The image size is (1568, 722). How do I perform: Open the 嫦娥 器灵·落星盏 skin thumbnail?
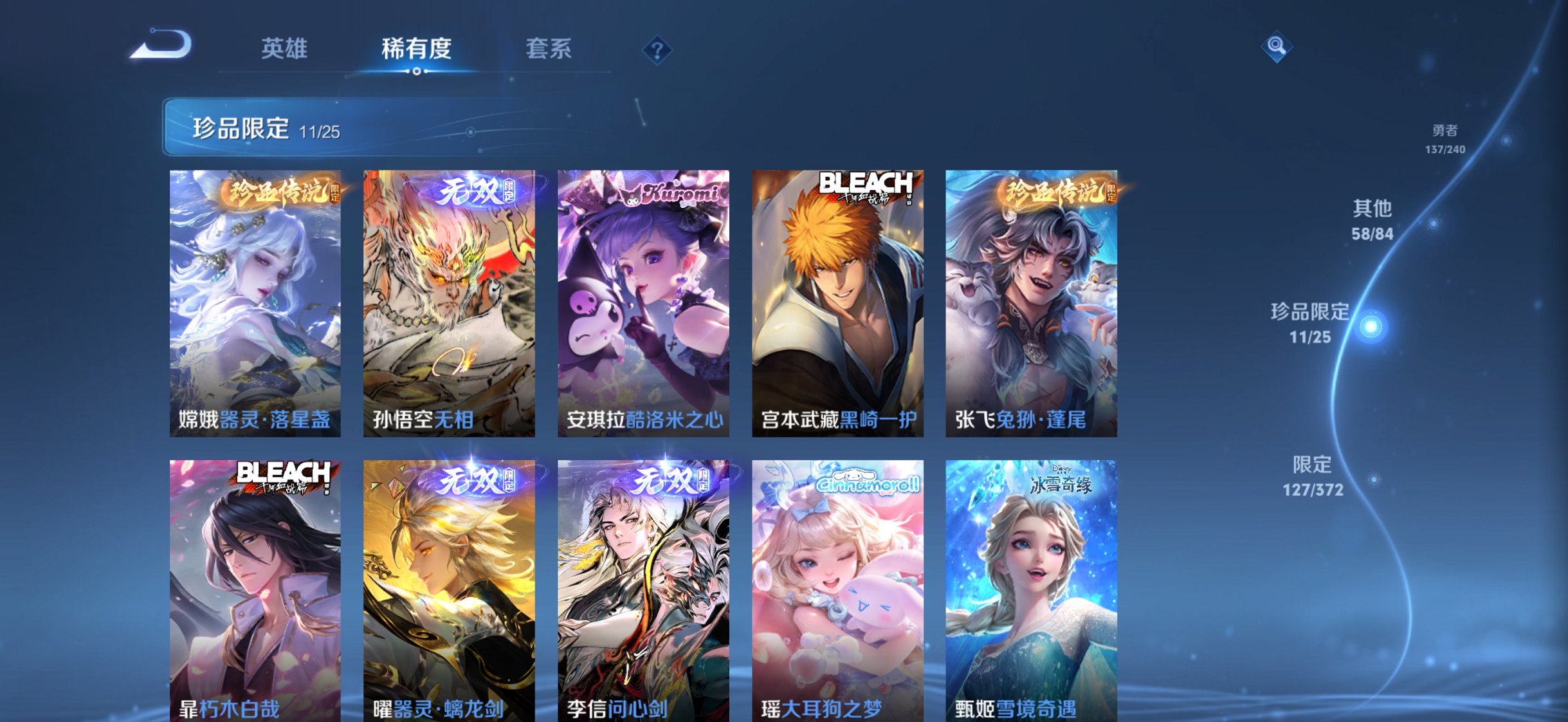tap(255, 302)
